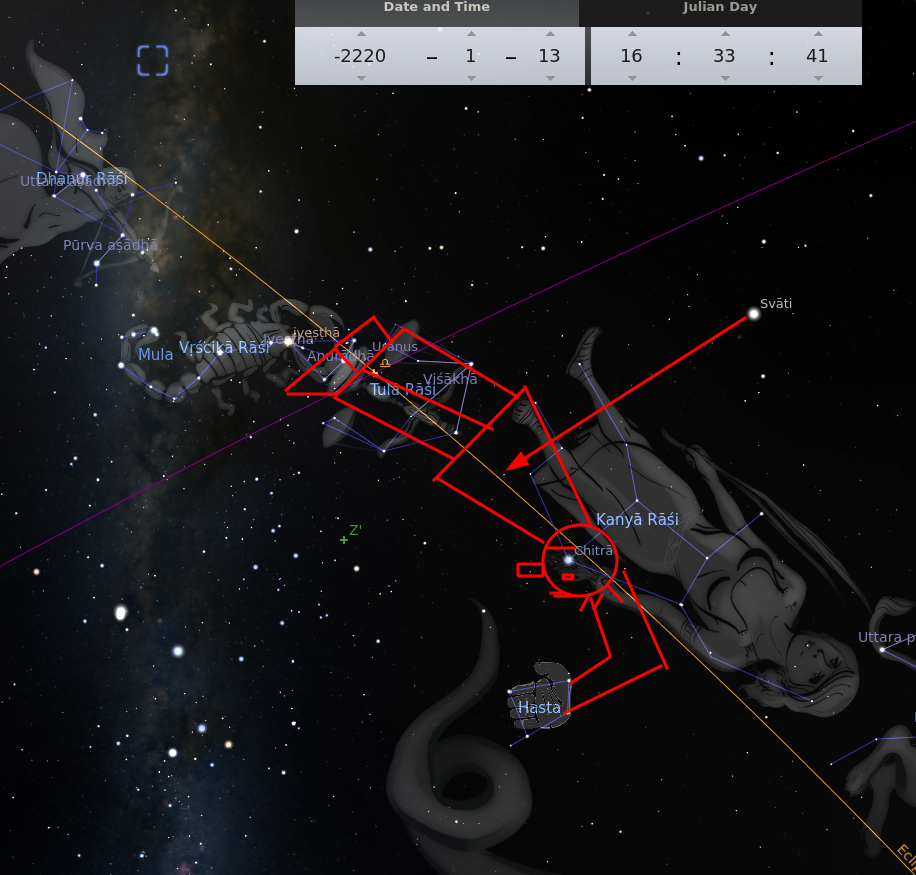Advance the day with its up arrow
This screenshot has height=875, width=916.
point(549,34)
